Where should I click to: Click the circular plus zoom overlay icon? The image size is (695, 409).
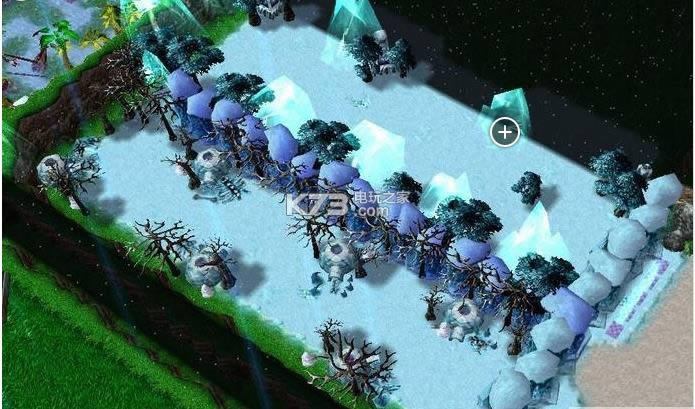click(505, 131)
